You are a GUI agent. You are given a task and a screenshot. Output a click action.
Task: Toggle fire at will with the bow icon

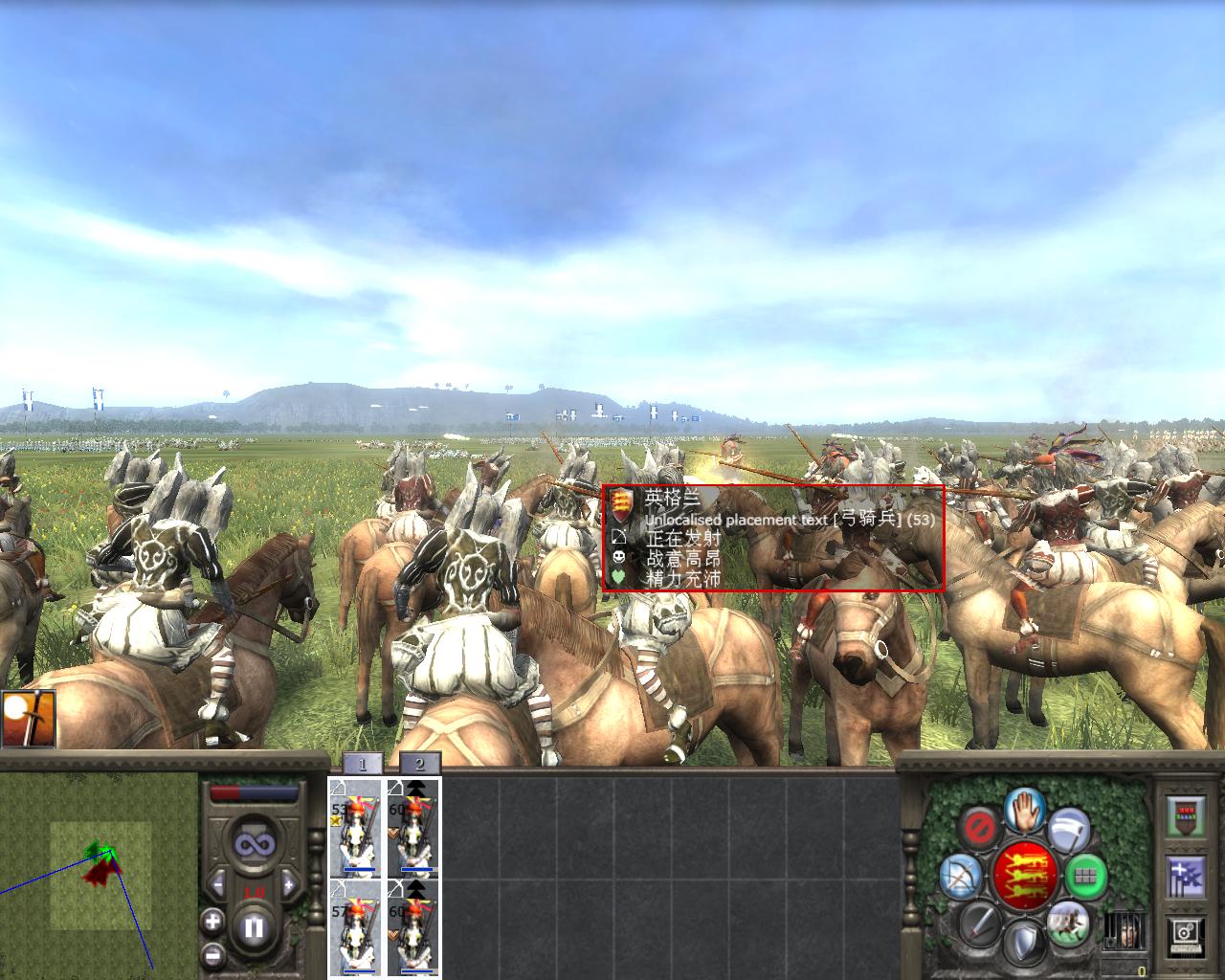(959, 877)
